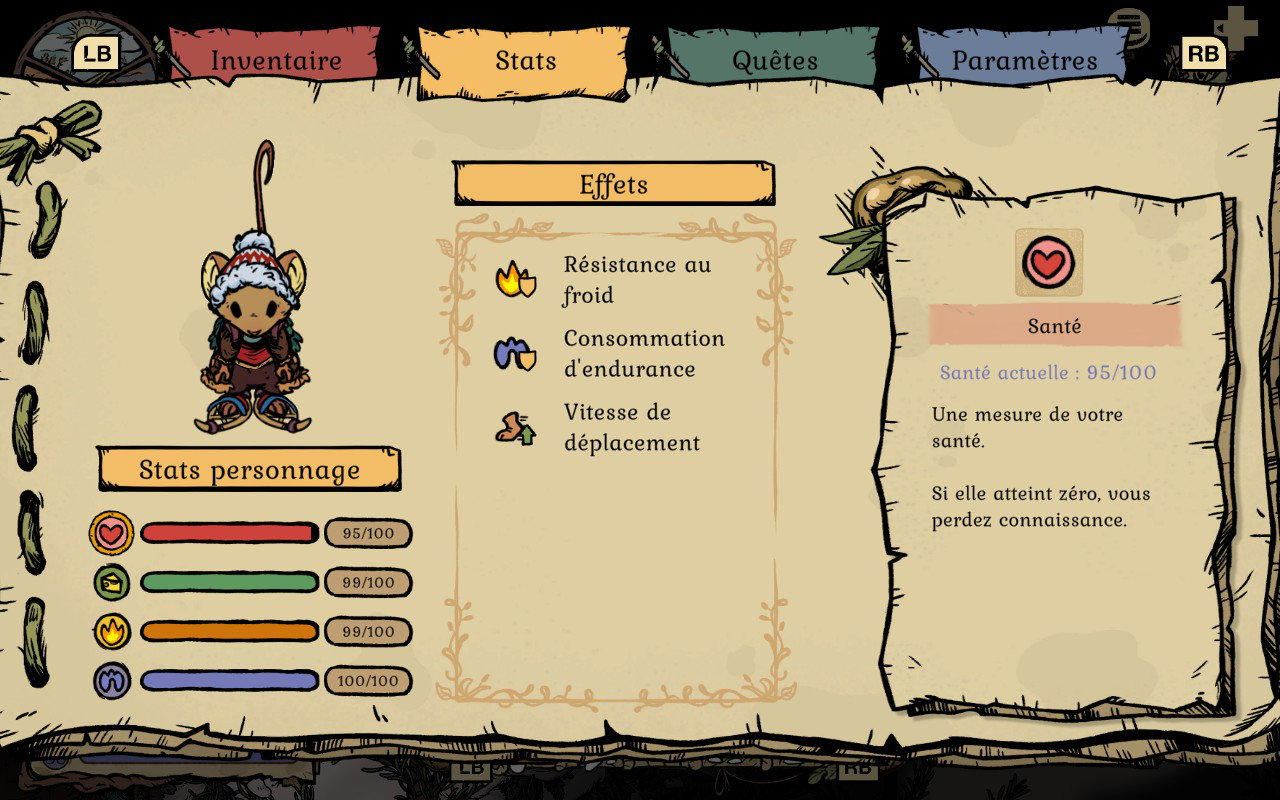The image size is (1280, 800).
Task: Click the orange flame warmth stat icon
Action: coord(111,631)
